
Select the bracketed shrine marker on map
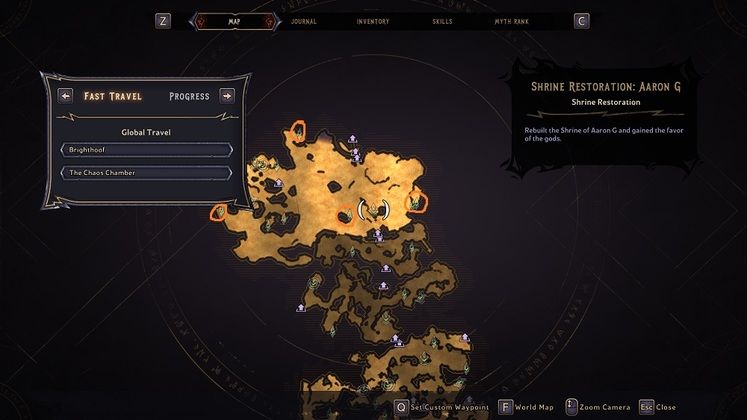coord(373,209)
